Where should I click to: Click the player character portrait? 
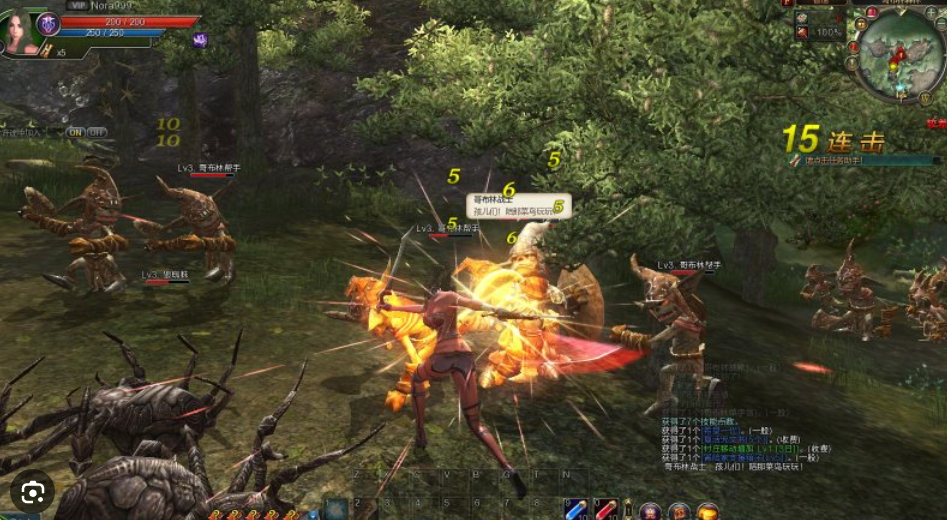pyautogui.click(x=19, y=30)
